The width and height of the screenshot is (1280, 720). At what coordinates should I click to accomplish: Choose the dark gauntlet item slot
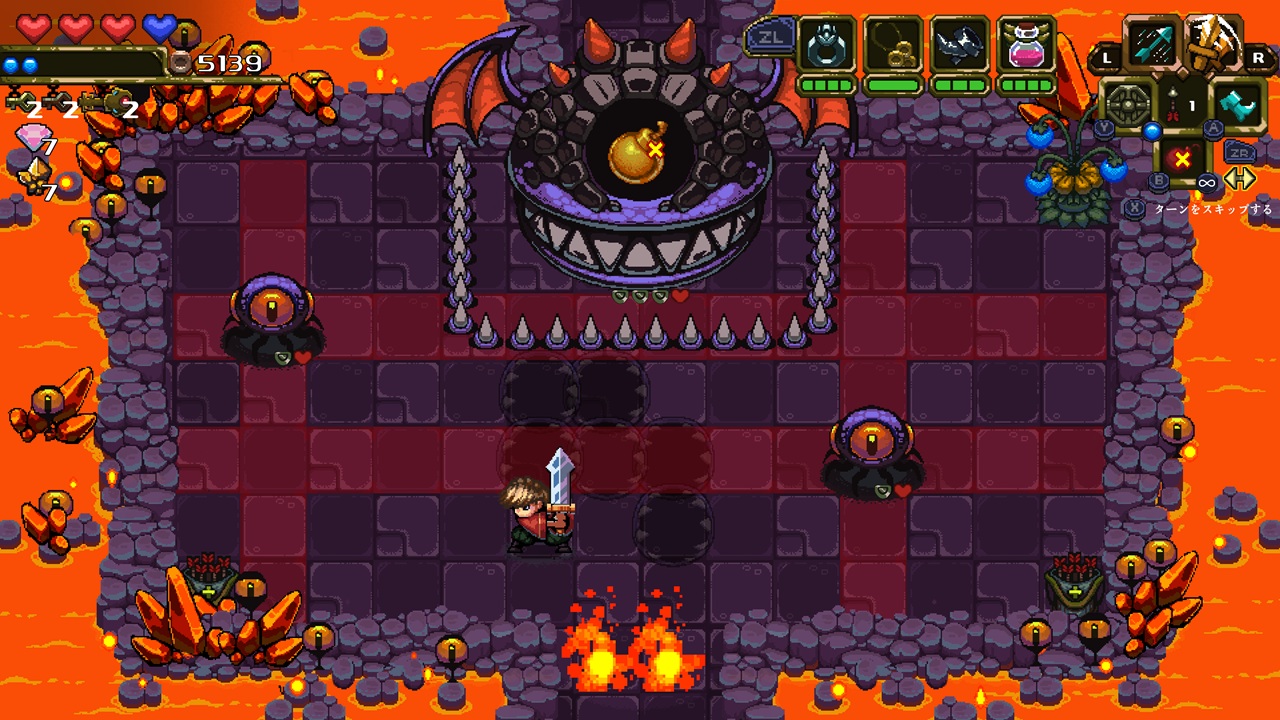[x=960, y=45]
